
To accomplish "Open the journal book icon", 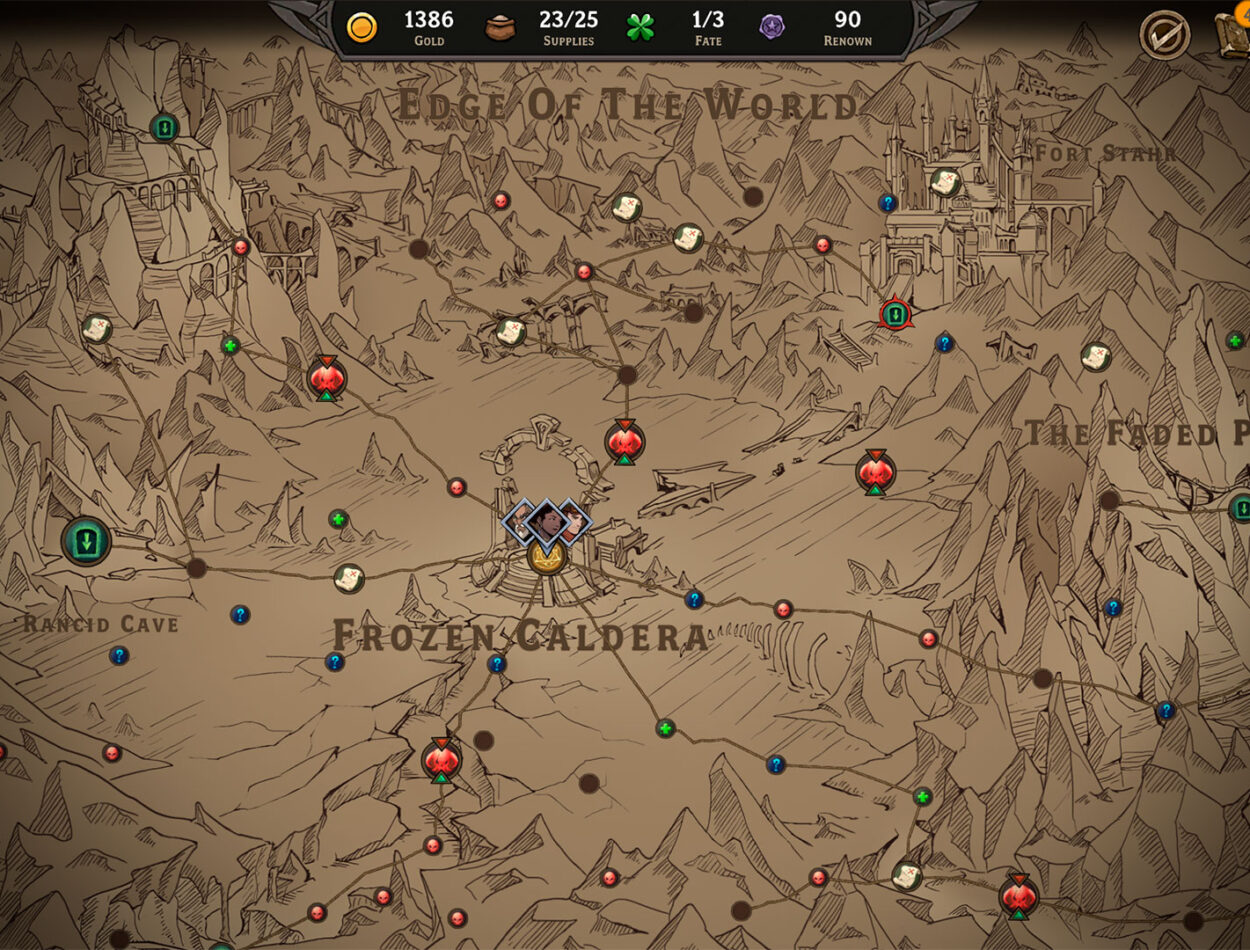I will [x=1234, y=33].
